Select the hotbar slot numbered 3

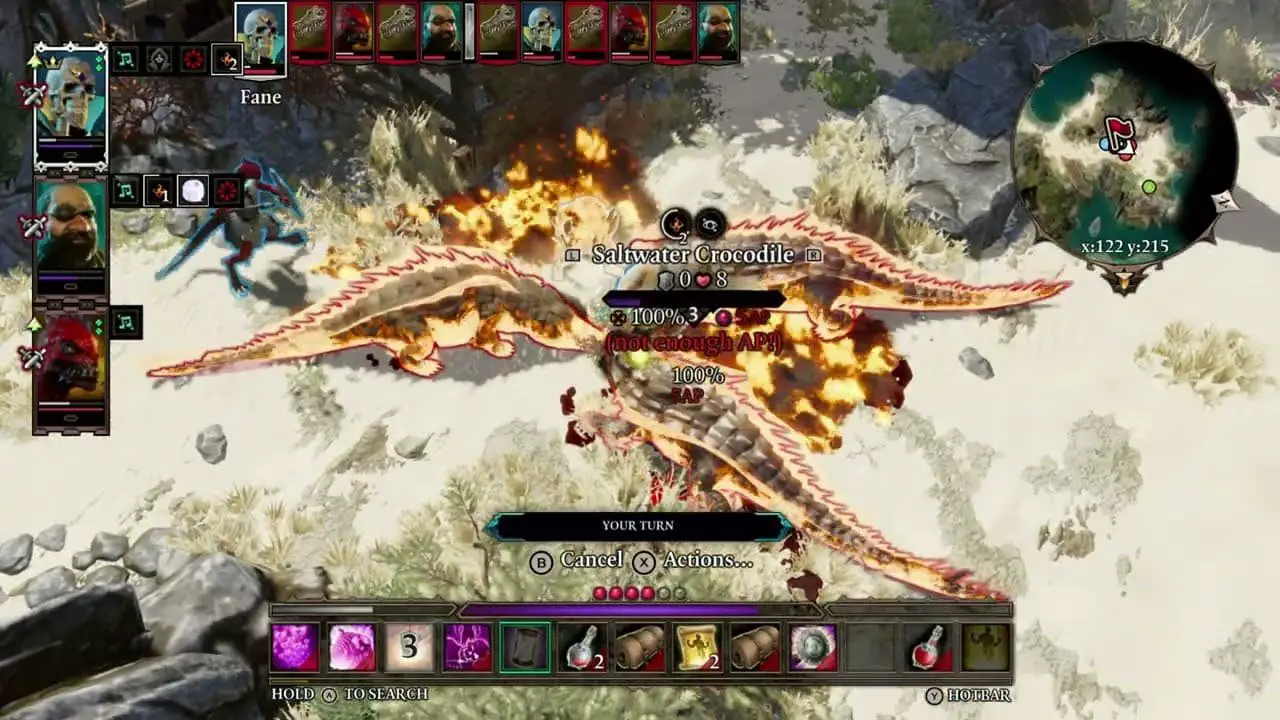point(410,648)
